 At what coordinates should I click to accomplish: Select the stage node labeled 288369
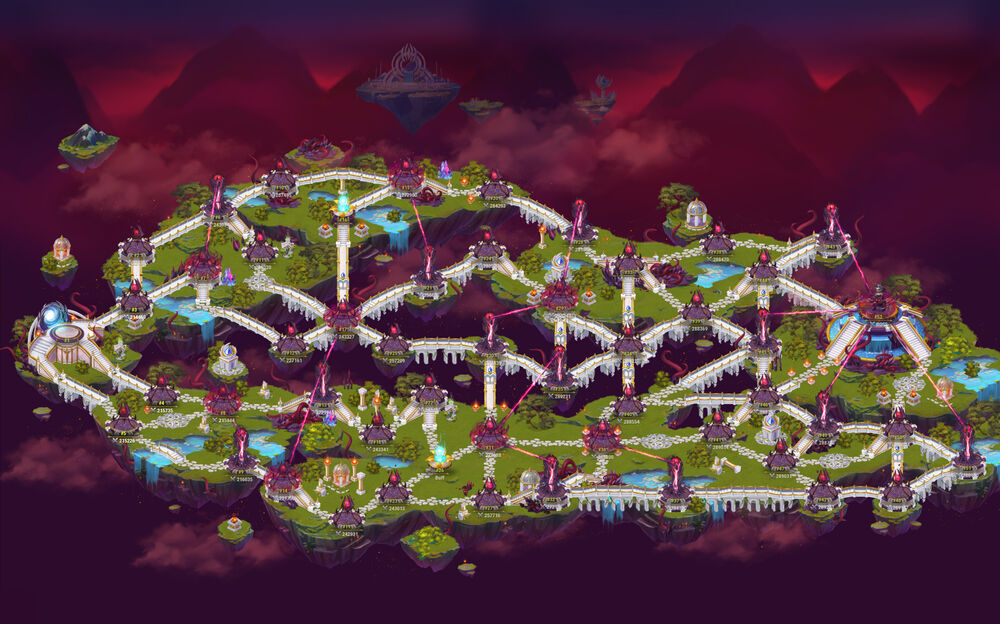(696, 309)
